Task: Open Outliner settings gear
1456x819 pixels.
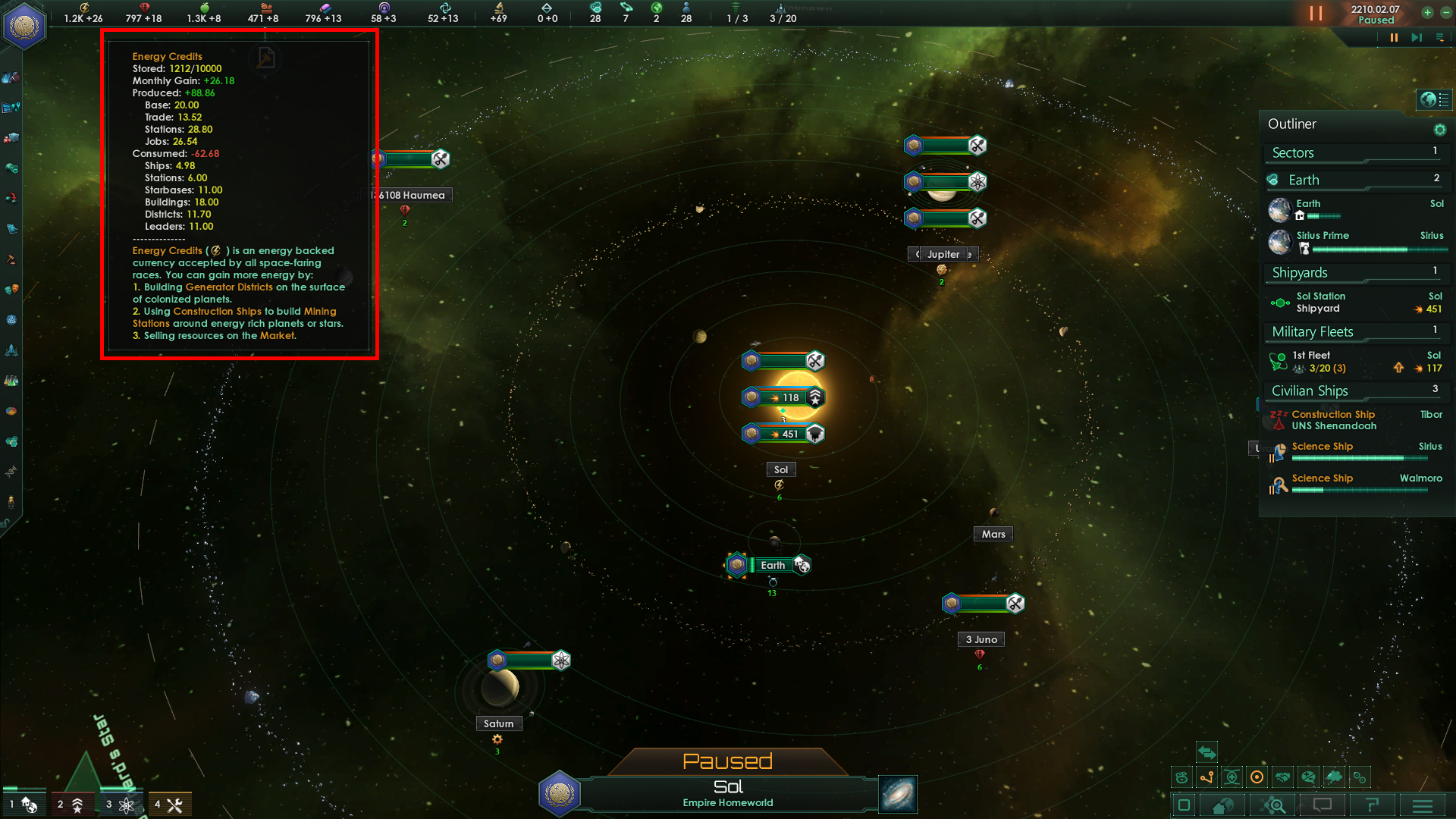Action: pyautogui.click(x=1439, y=130)
